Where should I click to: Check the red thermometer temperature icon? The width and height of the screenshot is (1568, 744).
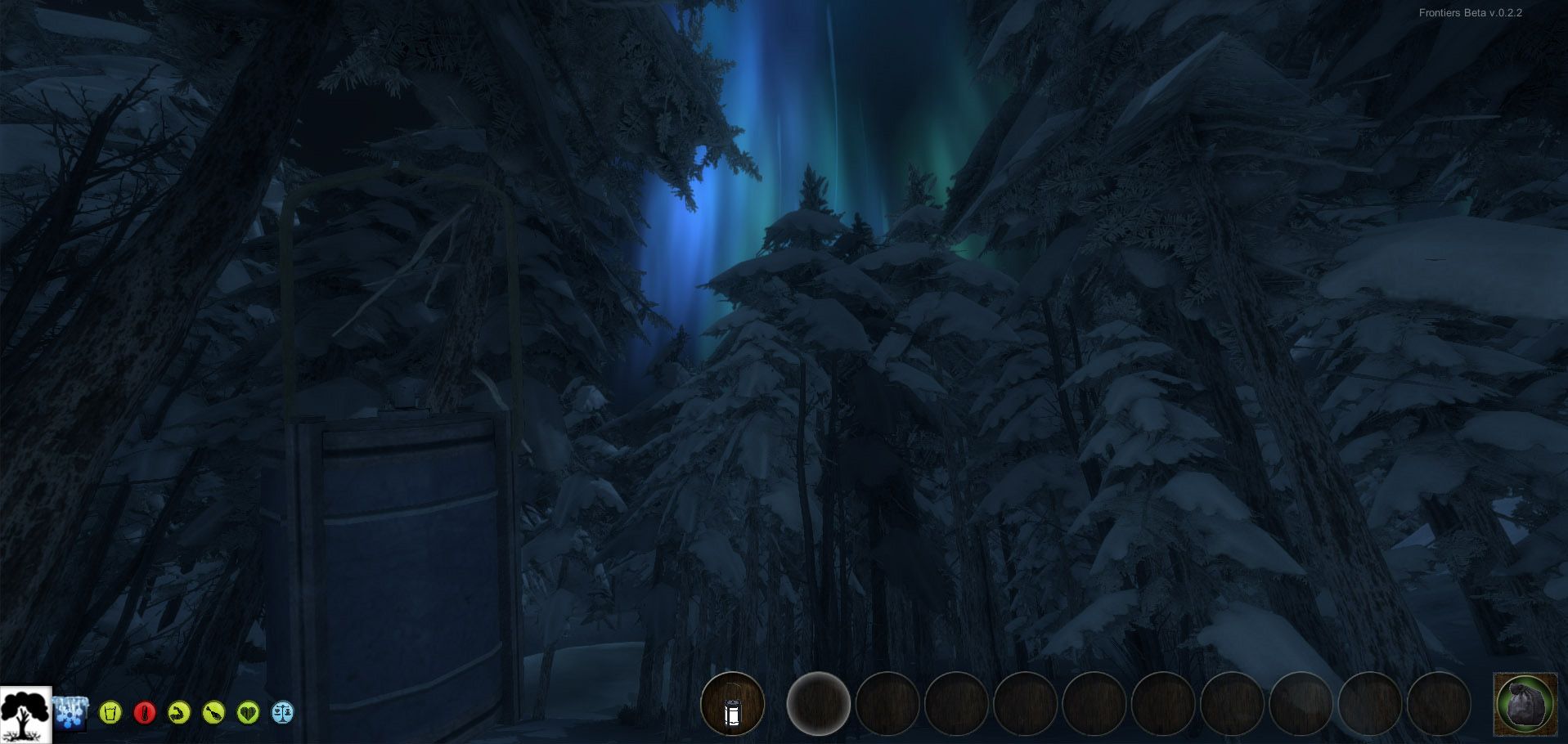145,713
